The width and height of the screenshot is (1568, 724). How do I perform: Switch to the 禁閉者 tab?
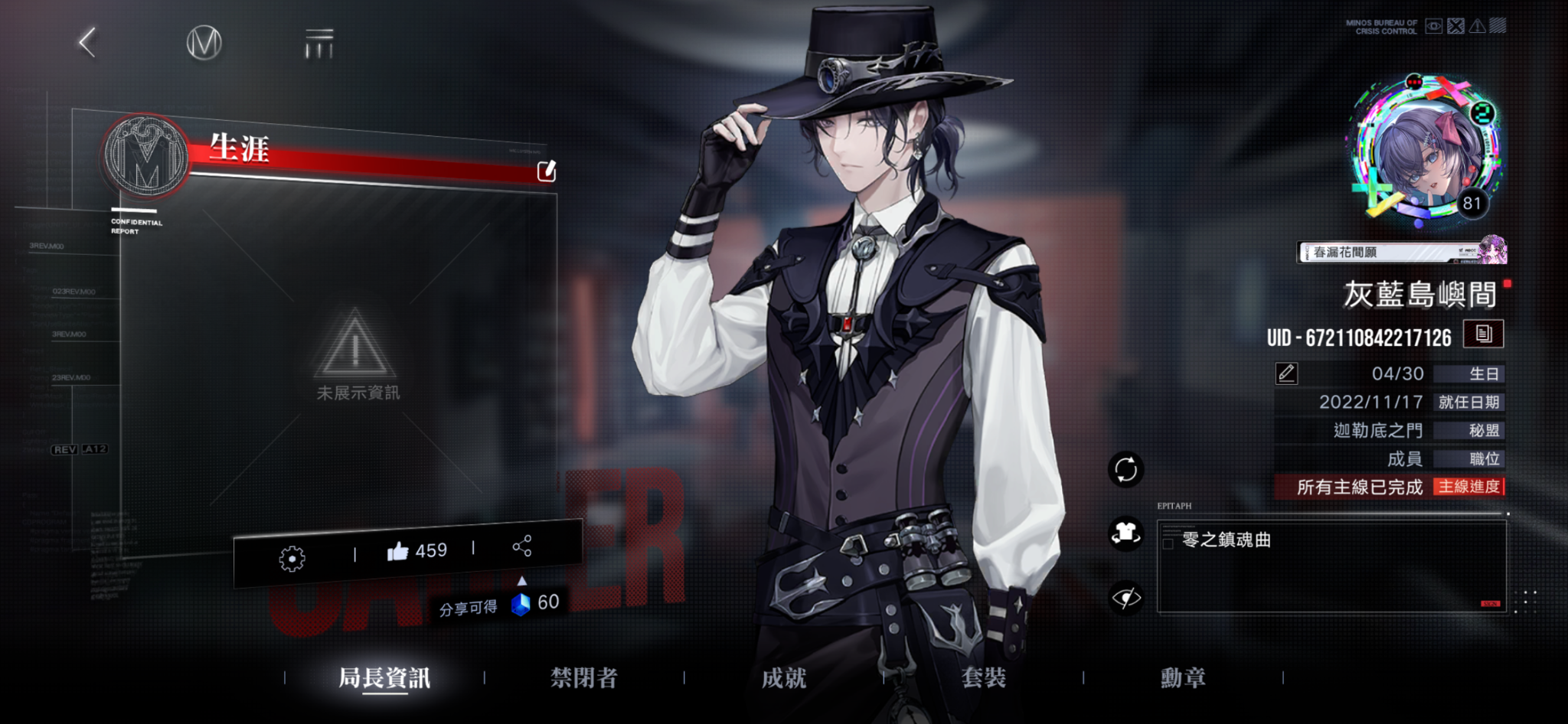[x=584, y=677]
